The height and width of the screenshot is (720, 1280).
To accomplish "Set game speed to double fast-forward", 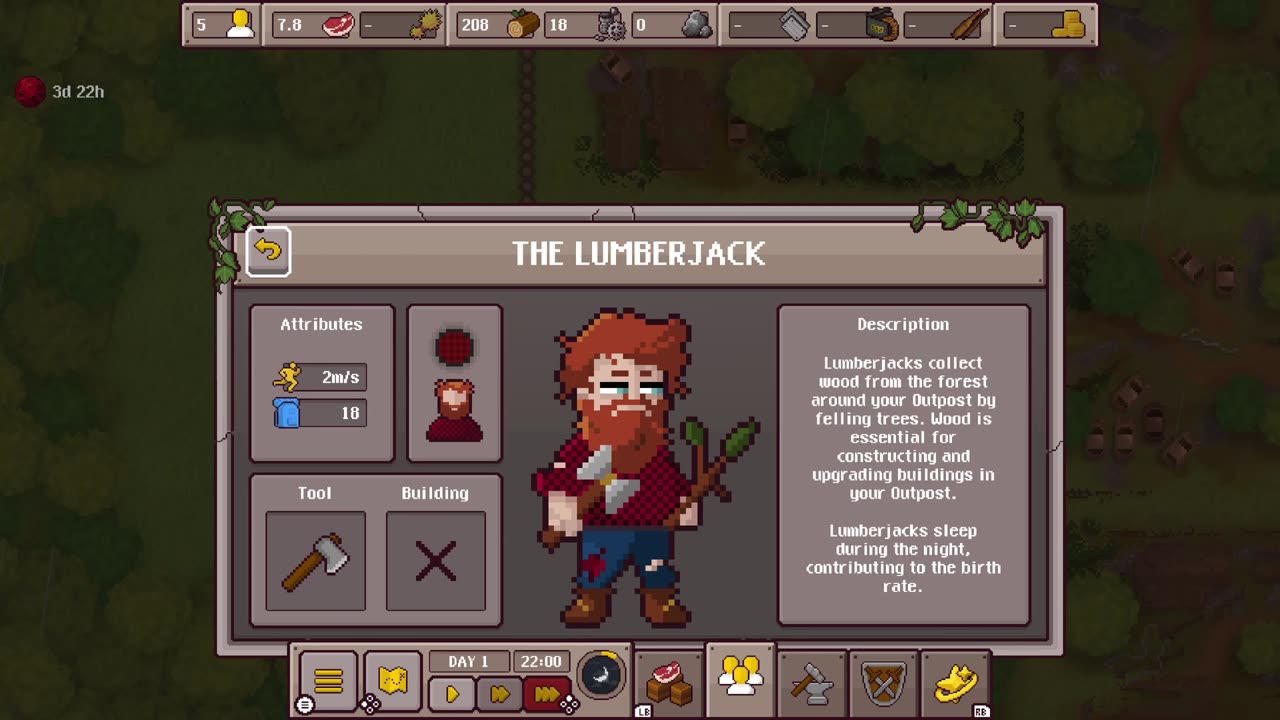I will coord(499,693).
